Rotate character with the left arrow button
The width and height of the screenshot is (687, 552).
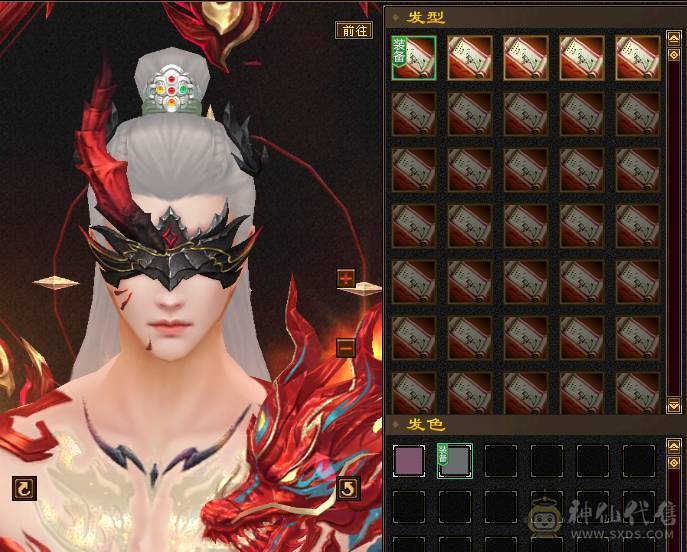coord(24,488)
